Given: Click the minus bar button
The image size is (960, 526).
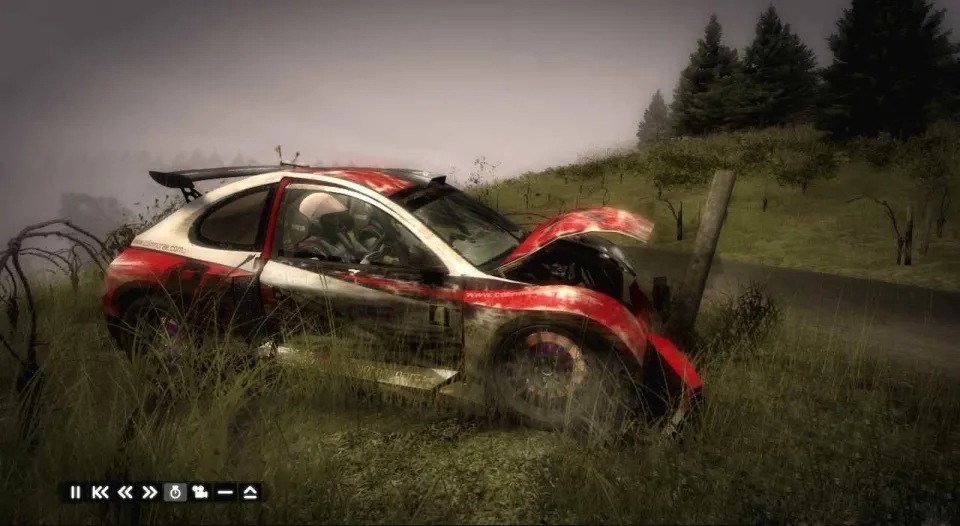Looking at the screenshot, I should point(225,492).
